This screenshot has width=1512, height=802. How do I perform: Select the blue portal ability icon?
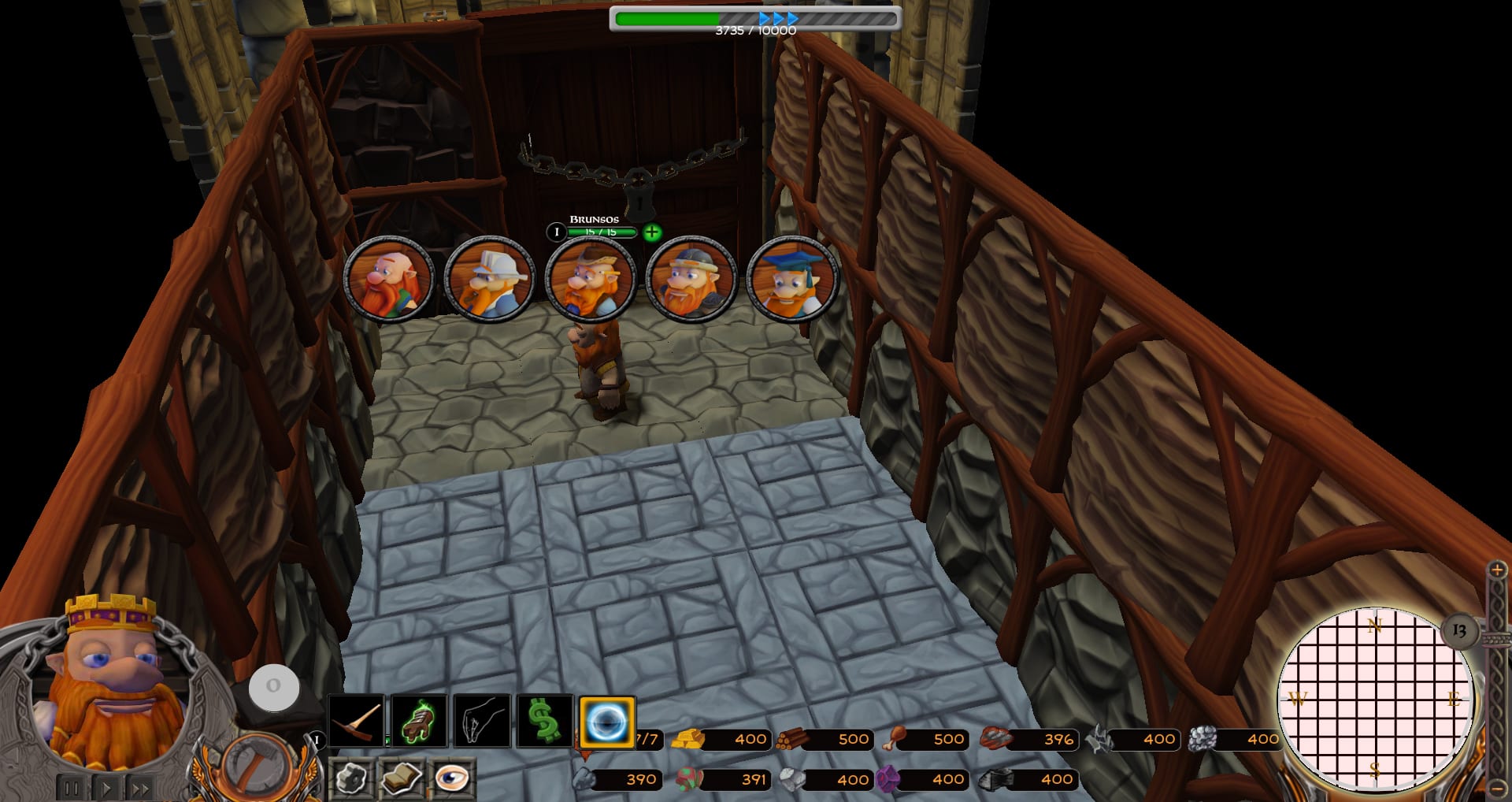607,721
